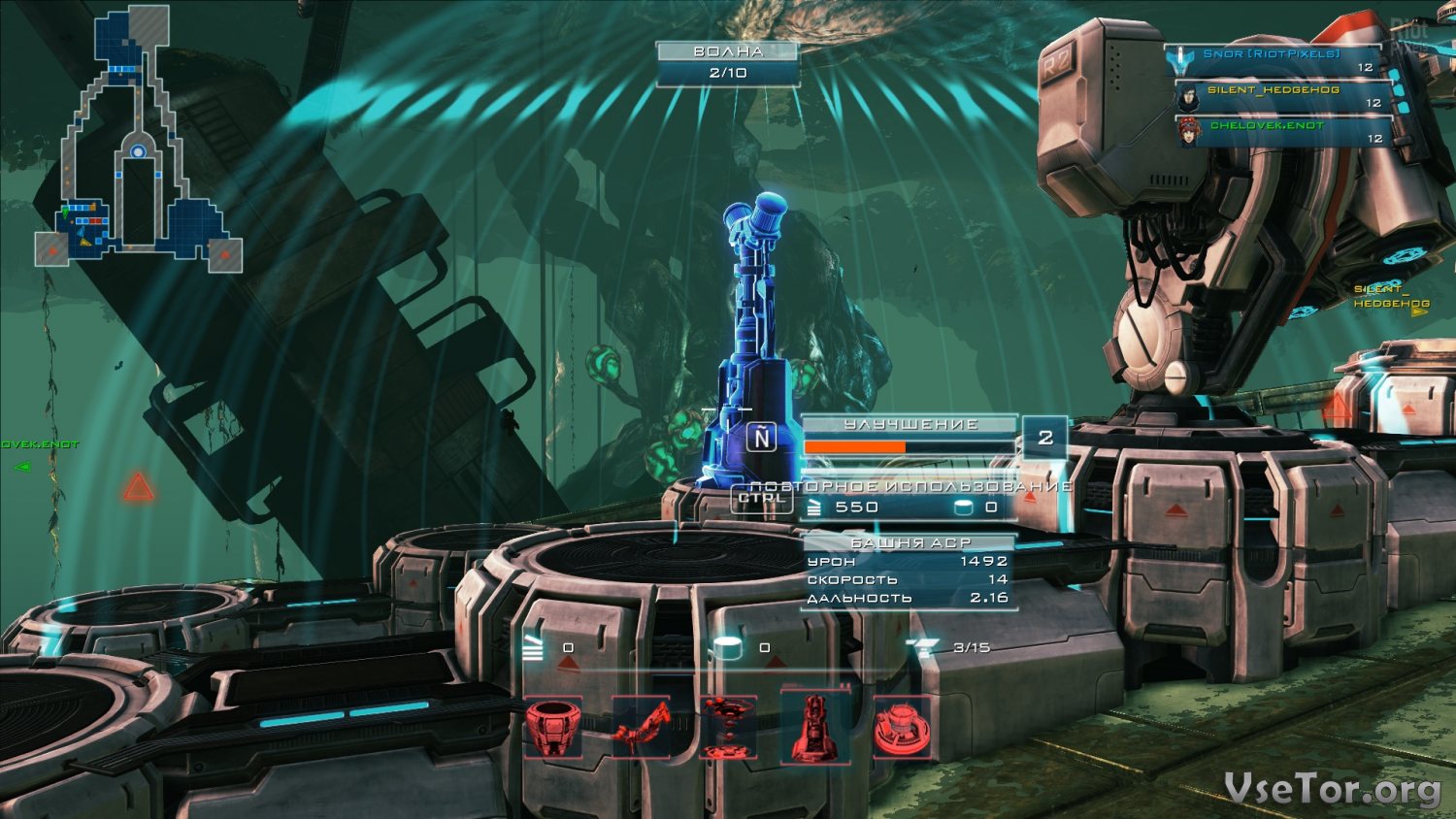This screenshot has width=1456, height=819.
Task: Choose the angled cannon tower icon
Action: (x=641, y=728)
